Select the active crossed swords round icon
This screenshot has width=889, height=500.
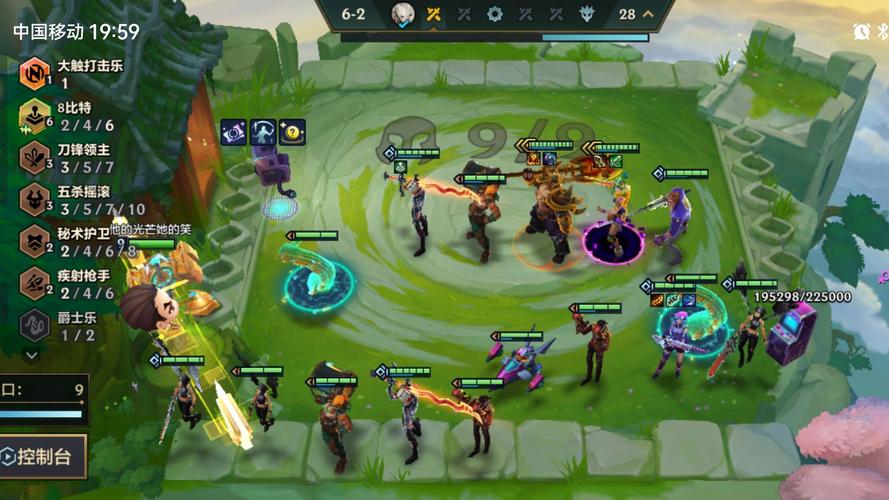pos(433,14)
